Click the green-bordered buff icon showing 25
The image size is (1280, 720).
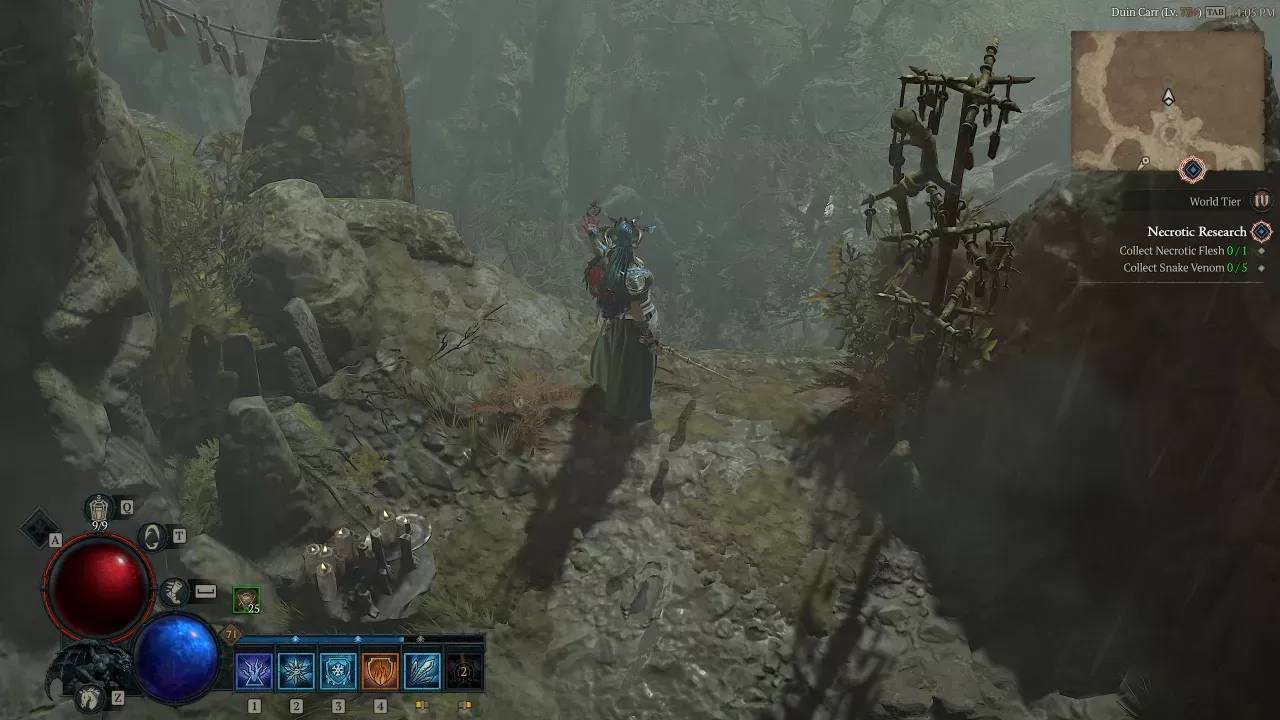[x=246, y=600]
